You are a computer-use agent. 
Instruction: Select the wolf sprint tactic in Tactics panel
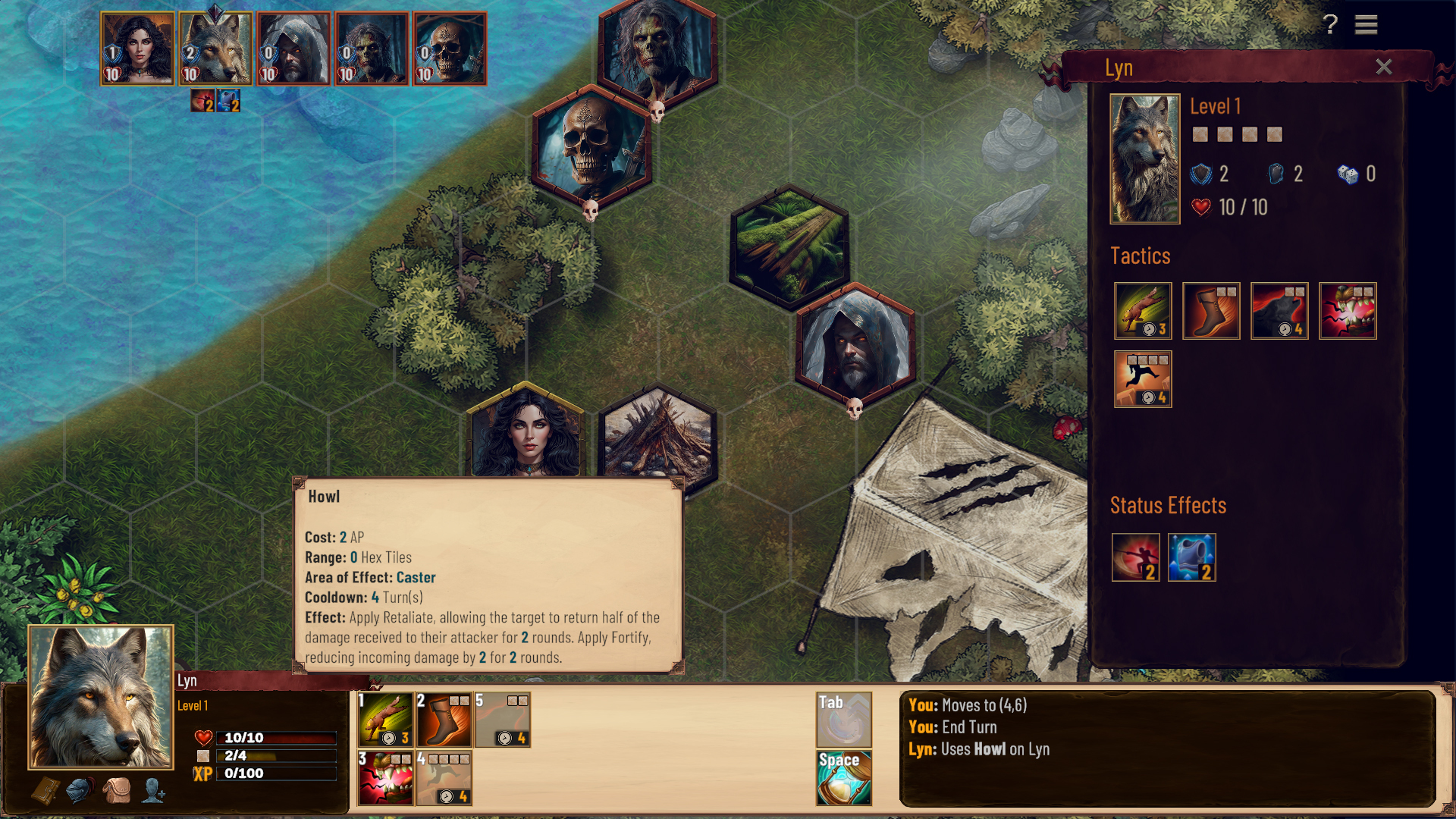(1143, 312)
